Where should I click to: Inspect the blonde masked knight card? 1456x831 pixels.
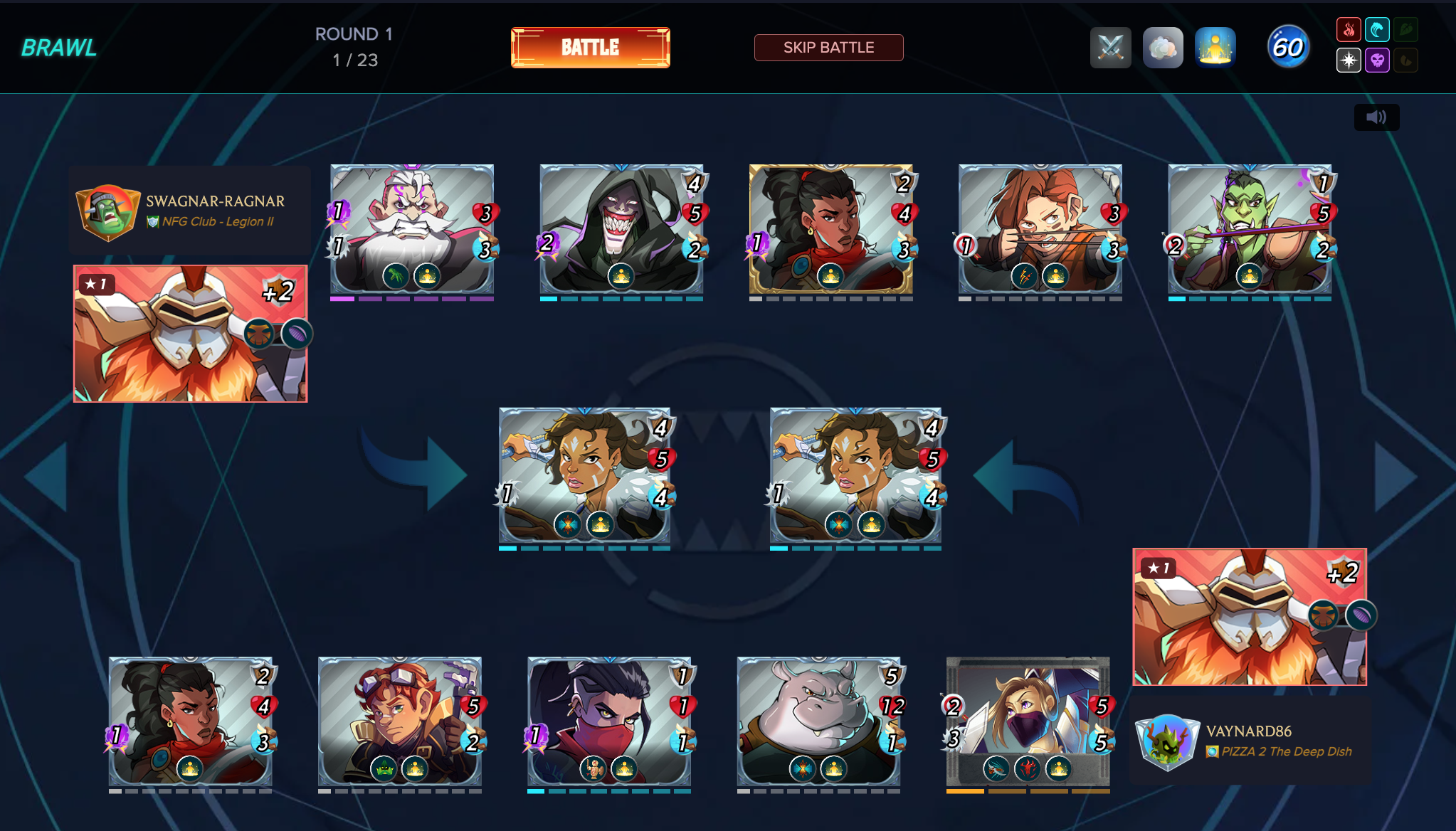1028,721
